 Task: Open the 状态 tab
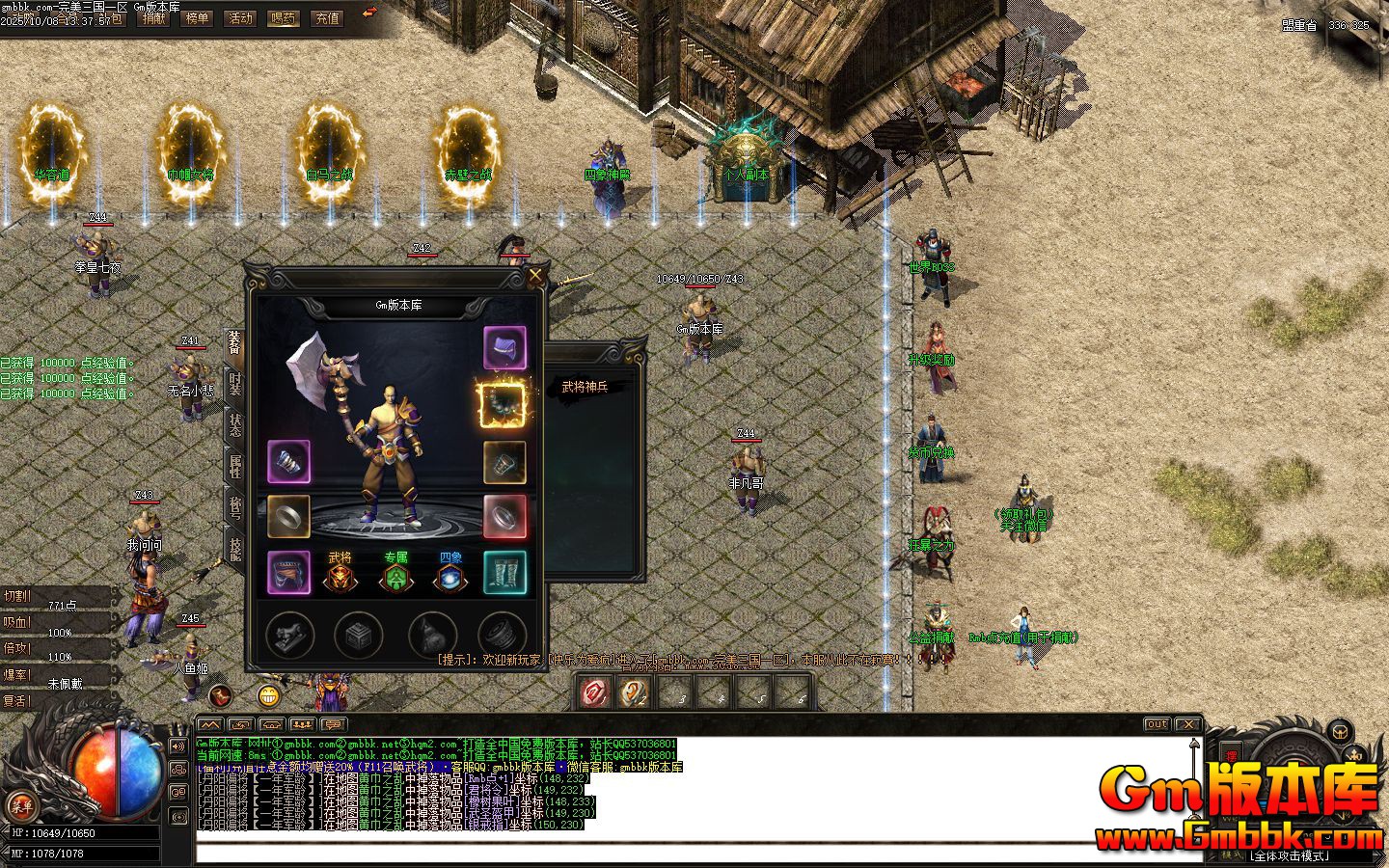tap(234, 424)
